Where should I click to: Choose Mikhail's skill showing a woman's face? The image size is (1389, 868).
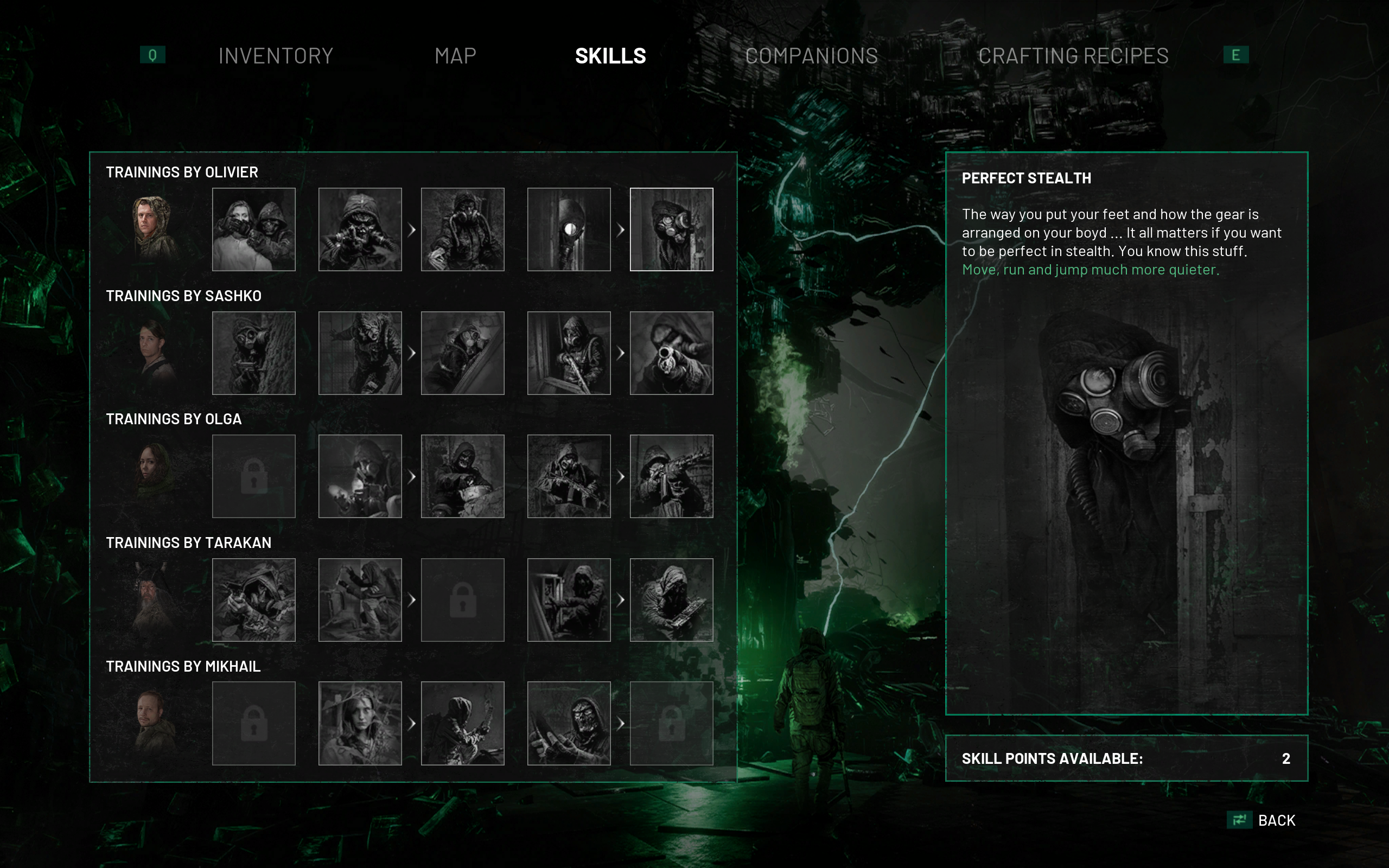(x=360, y=723)
